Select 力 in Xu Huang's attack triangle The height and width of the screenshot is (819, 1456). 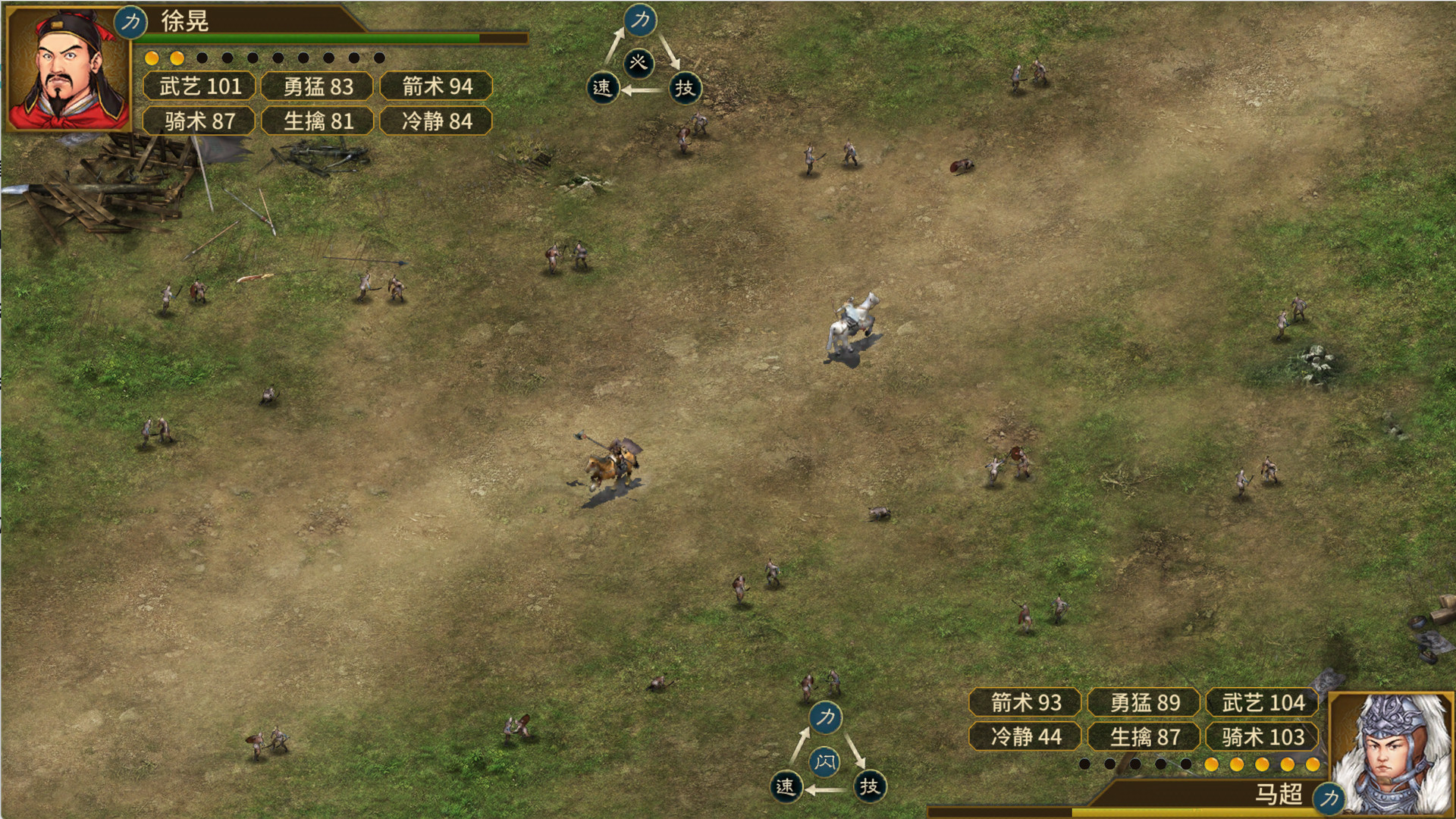coord(641,20)
